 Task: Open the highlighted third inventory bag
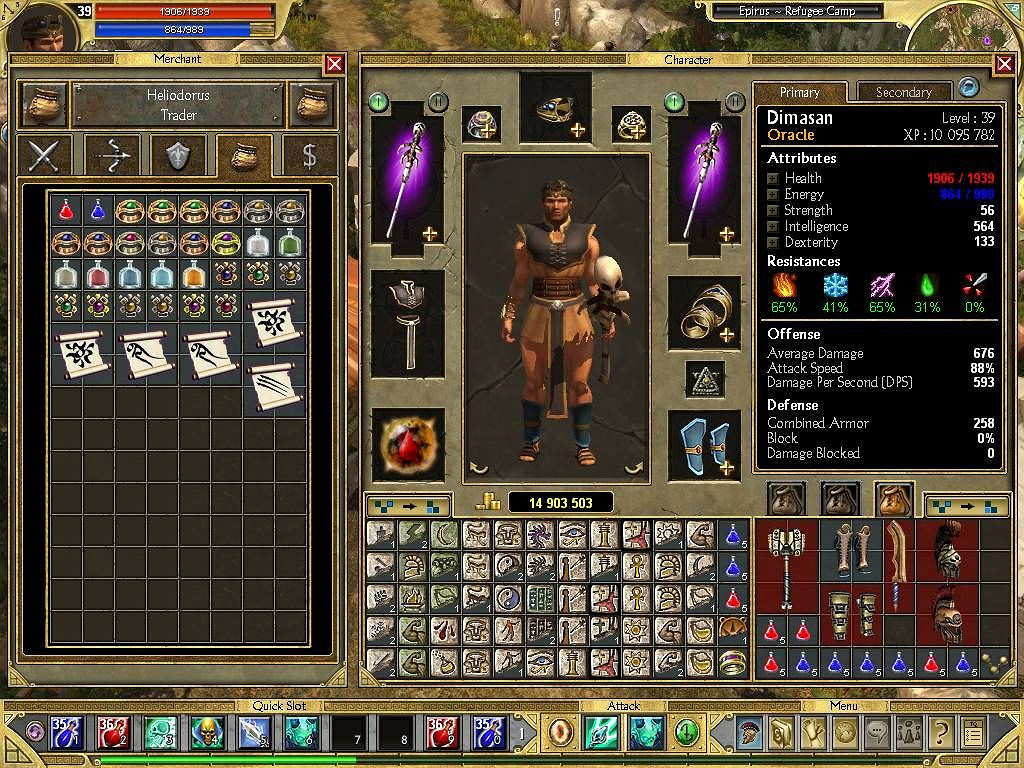[x=893, y=499]
